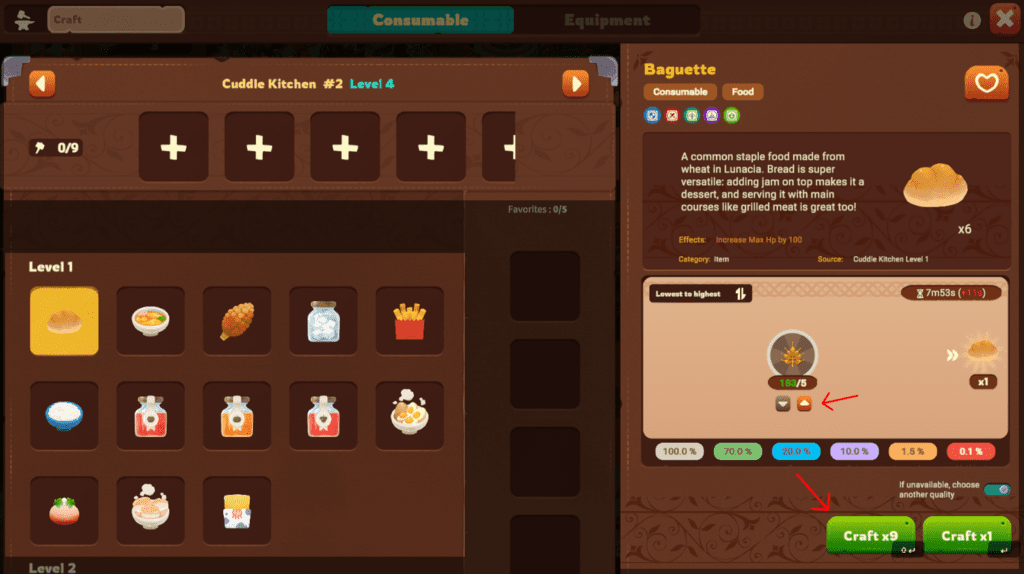1024x574 pixels.
Task: Go to the previous Cuddle Kitchen
Action: pyautogui.click(x=42, y=83)
